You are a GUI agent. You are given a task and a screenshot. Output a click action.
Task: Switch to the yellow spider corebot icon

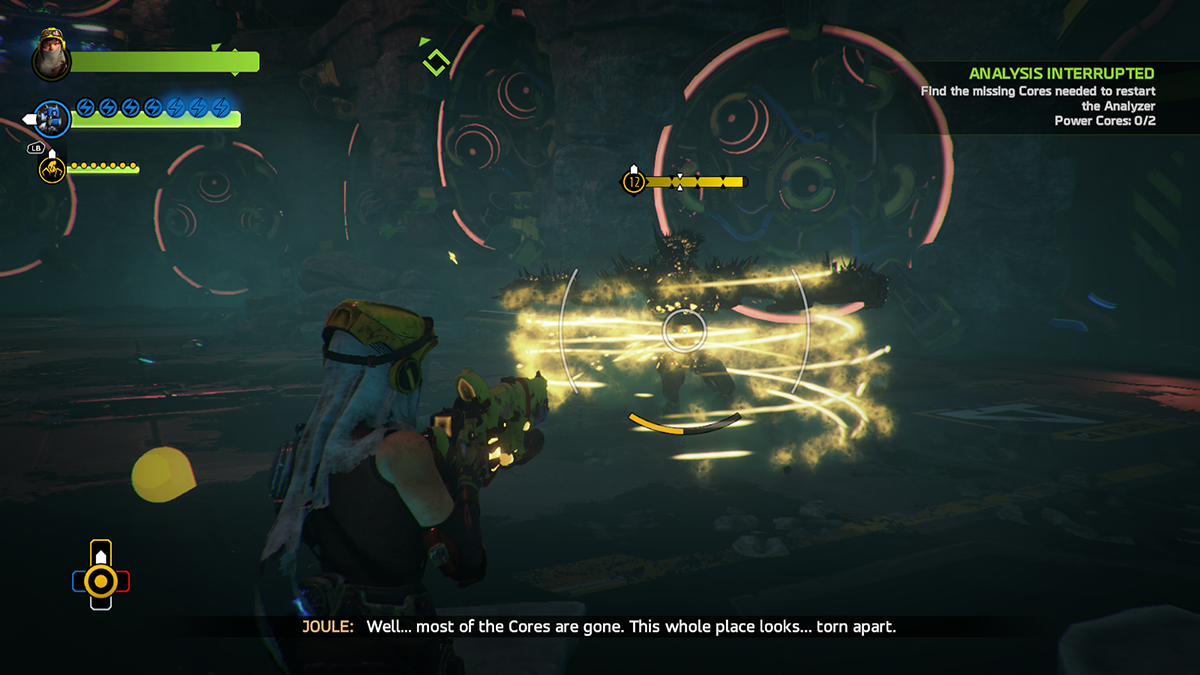tap(52, 169)
